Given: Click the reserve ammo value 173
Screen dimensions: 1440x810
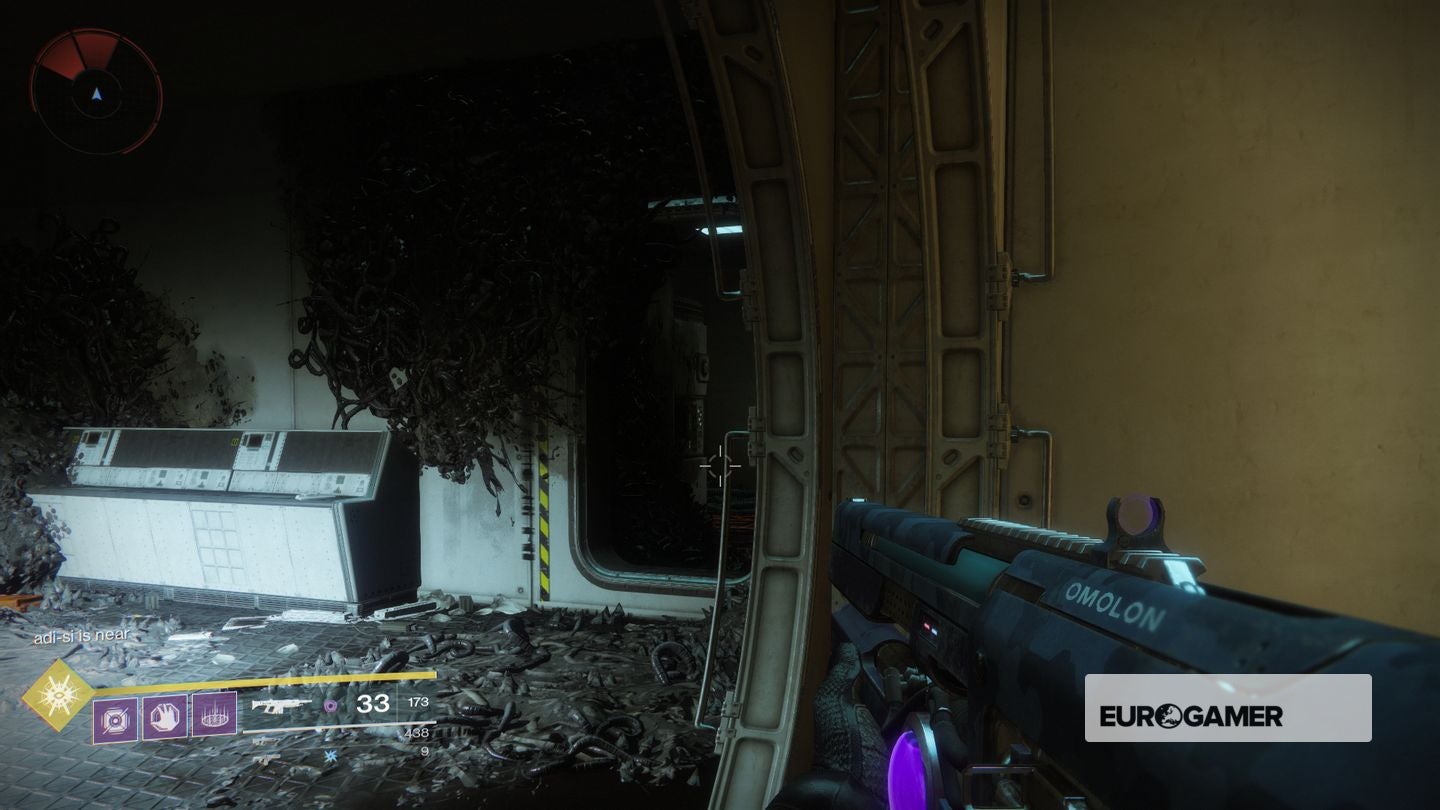Looking at the screenshot, I should pos(418,703).
